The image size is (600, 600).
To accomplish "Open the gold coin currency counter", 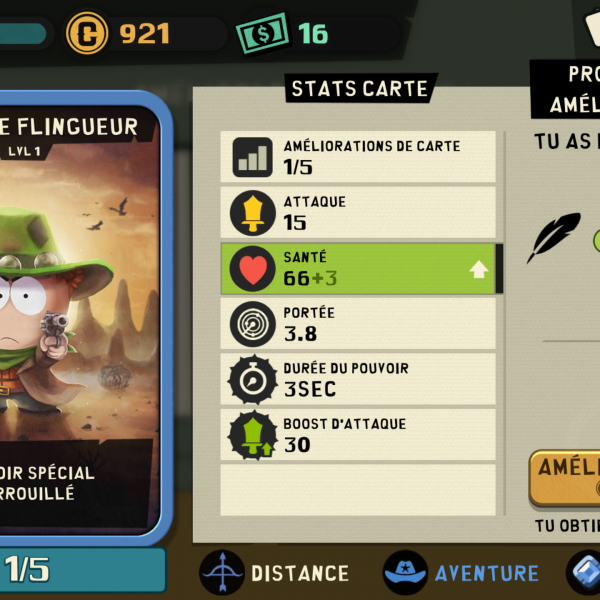I will point(120,34).
